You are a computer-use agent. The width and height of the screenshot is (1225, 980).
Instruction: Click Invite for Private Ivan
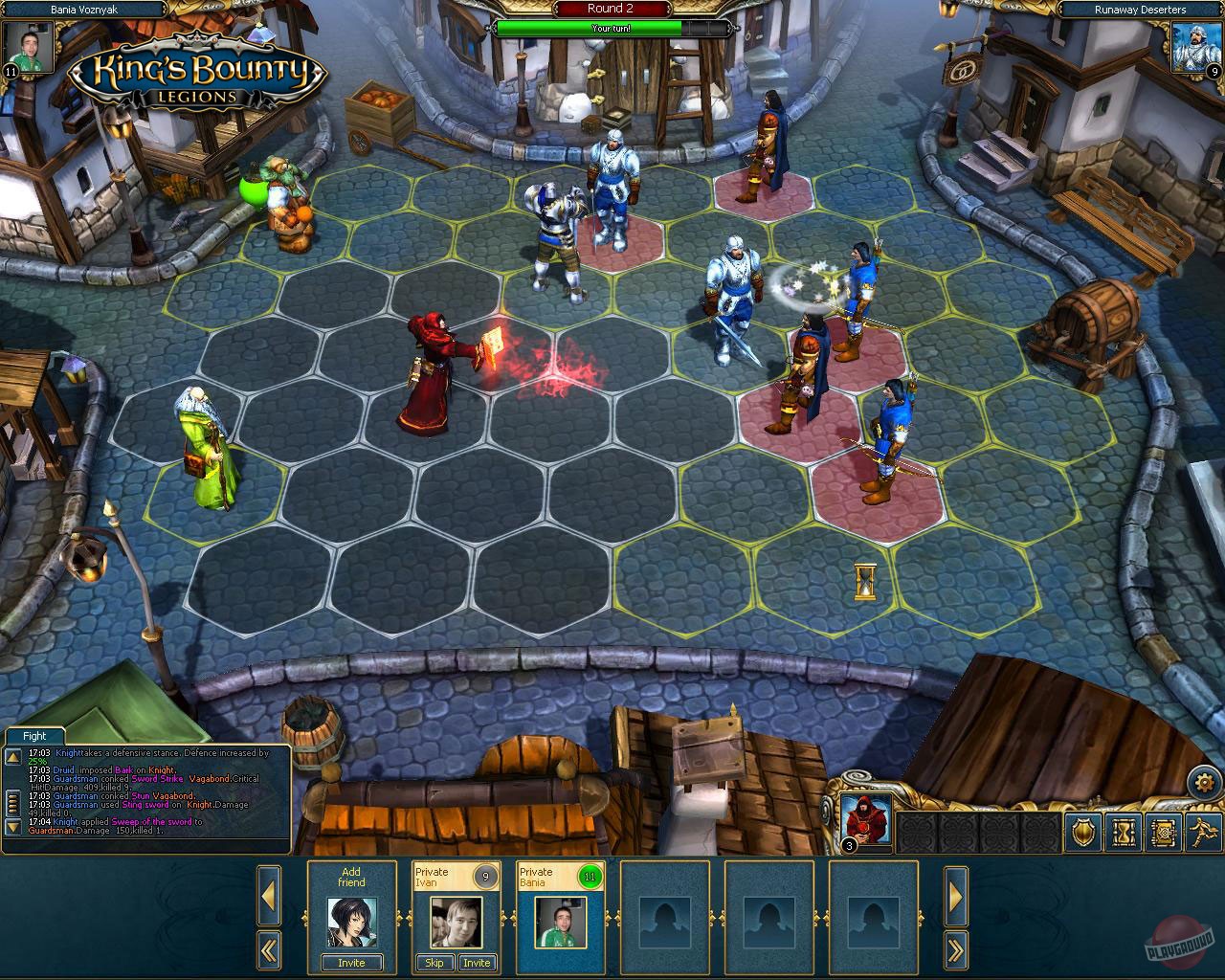coord(477,963)
